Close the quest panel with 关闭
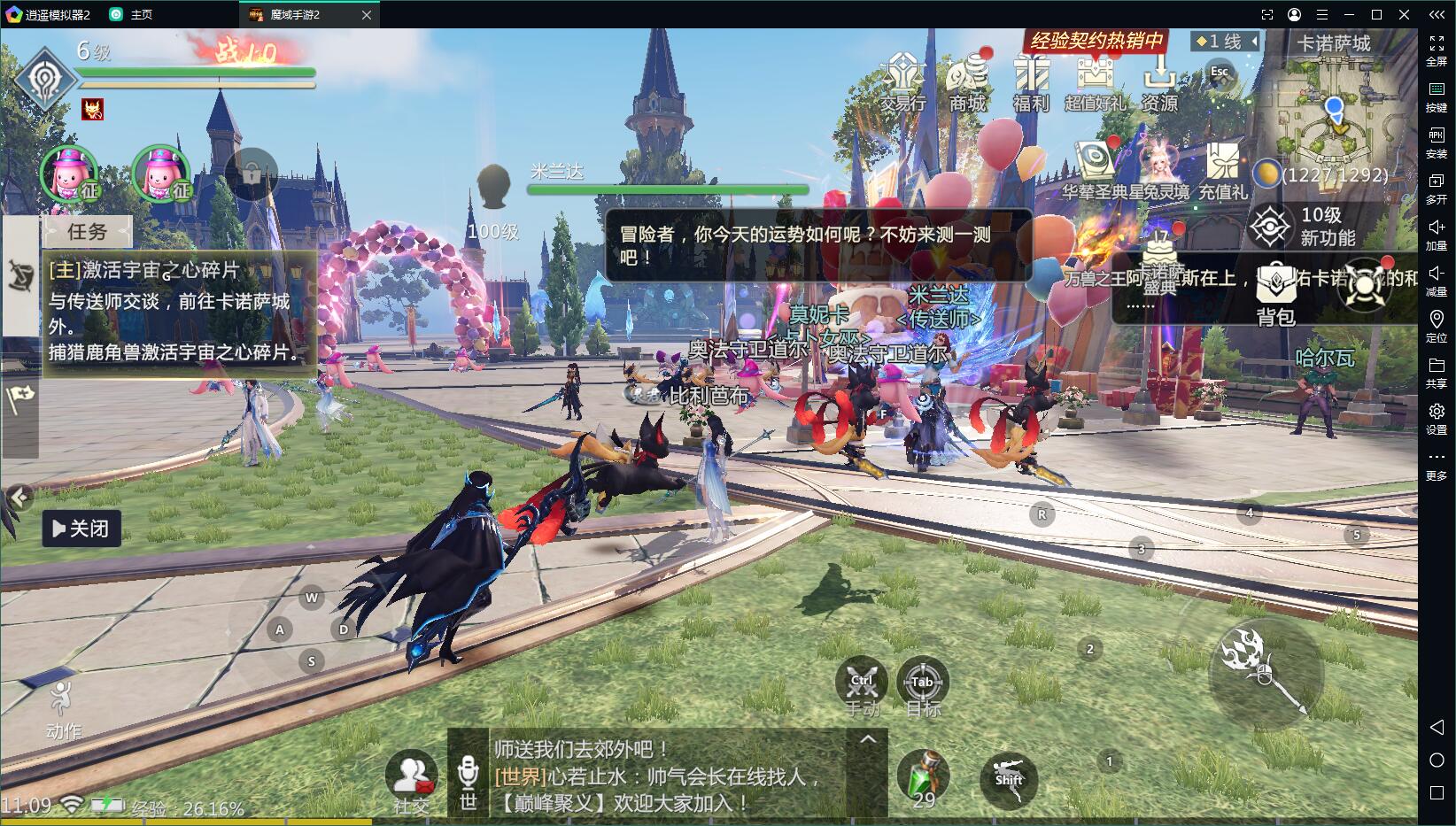Viewport: 1456px width, 826px height. 81,529
